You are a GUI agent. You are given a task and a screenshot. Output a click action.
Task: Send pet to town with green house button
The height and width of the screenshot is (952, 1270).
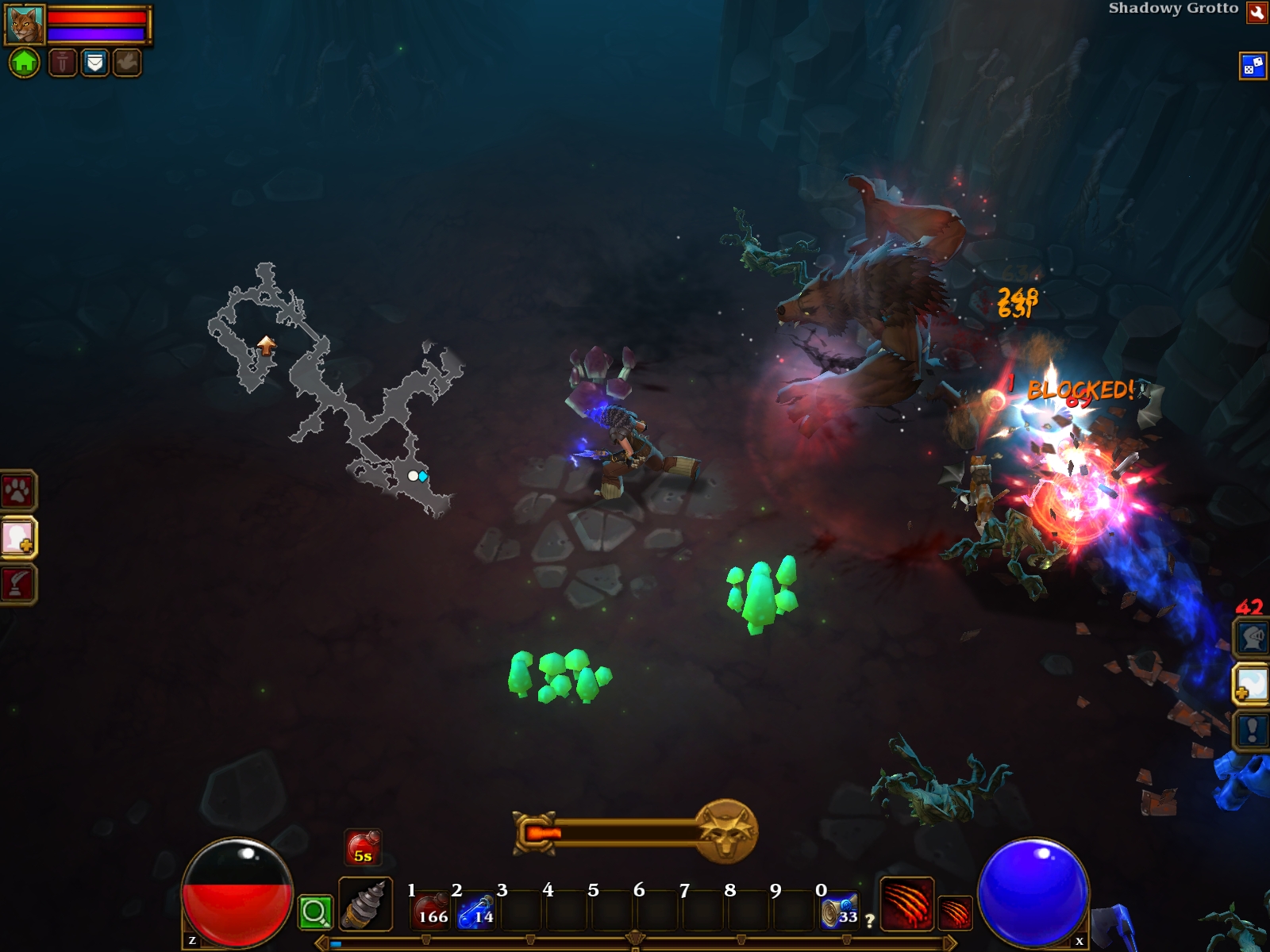(24, 62)
